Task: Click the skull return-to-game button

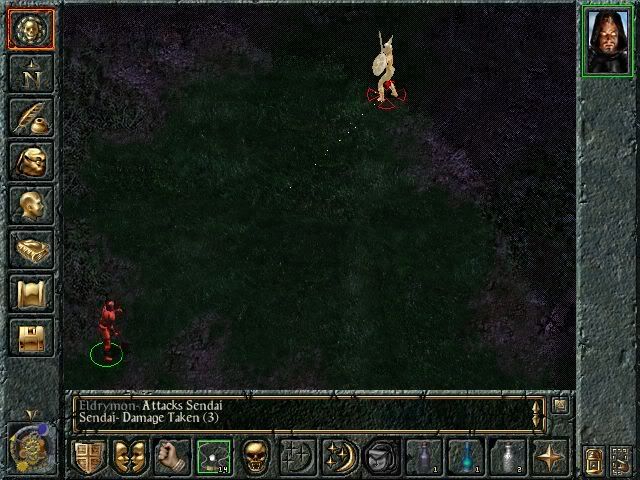Action: 29,30
